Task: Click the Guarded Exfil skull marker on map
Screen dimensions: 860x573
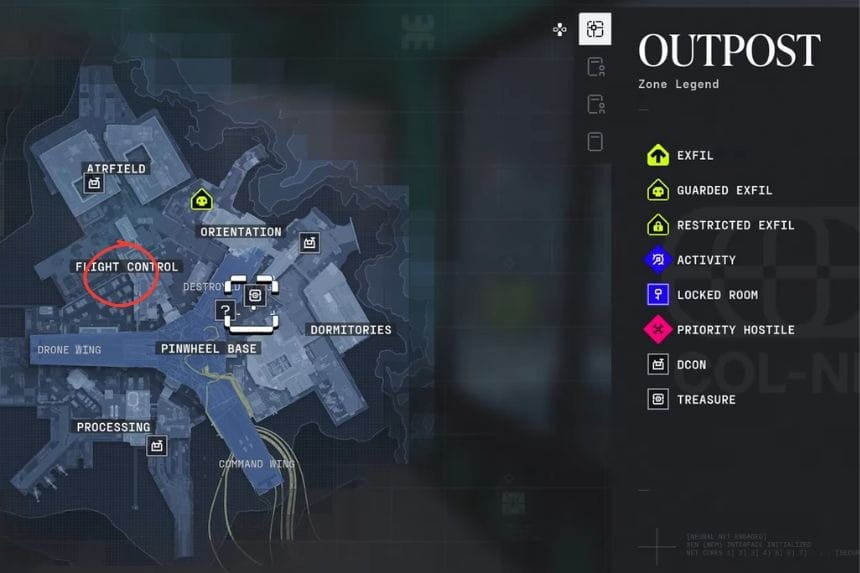Action: [x=202, y=200]
